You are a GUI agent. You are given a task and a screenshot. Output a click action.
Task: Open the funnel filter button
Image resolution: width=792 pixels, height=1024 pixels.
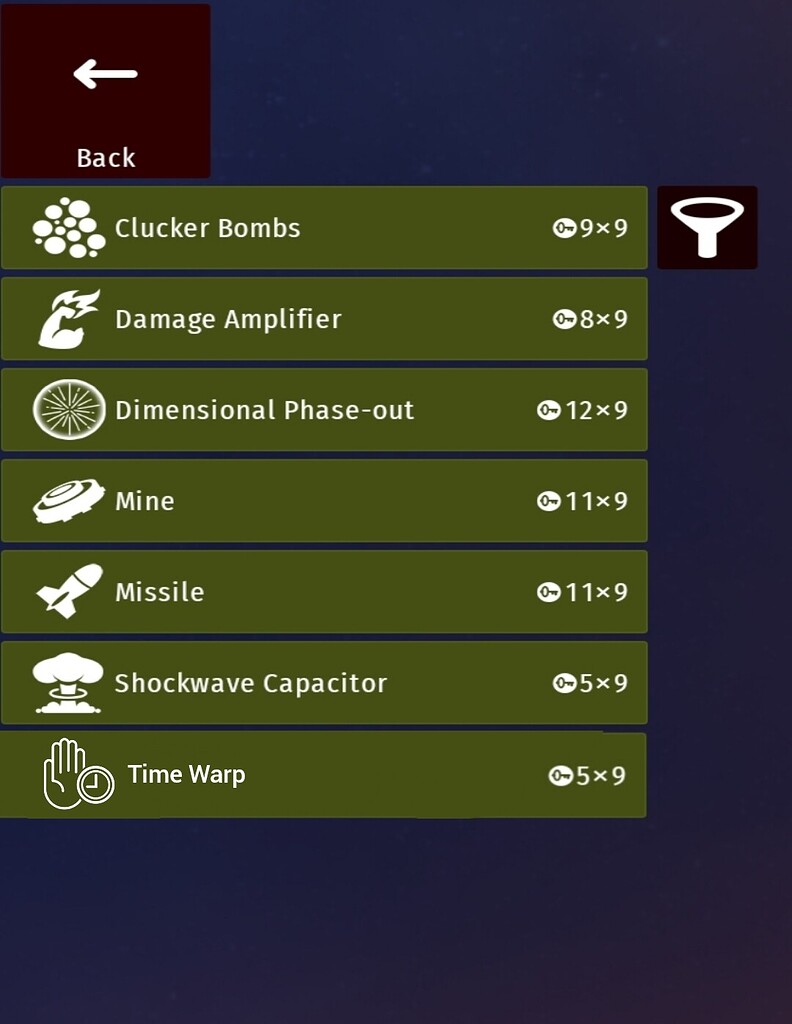[707, 228]
